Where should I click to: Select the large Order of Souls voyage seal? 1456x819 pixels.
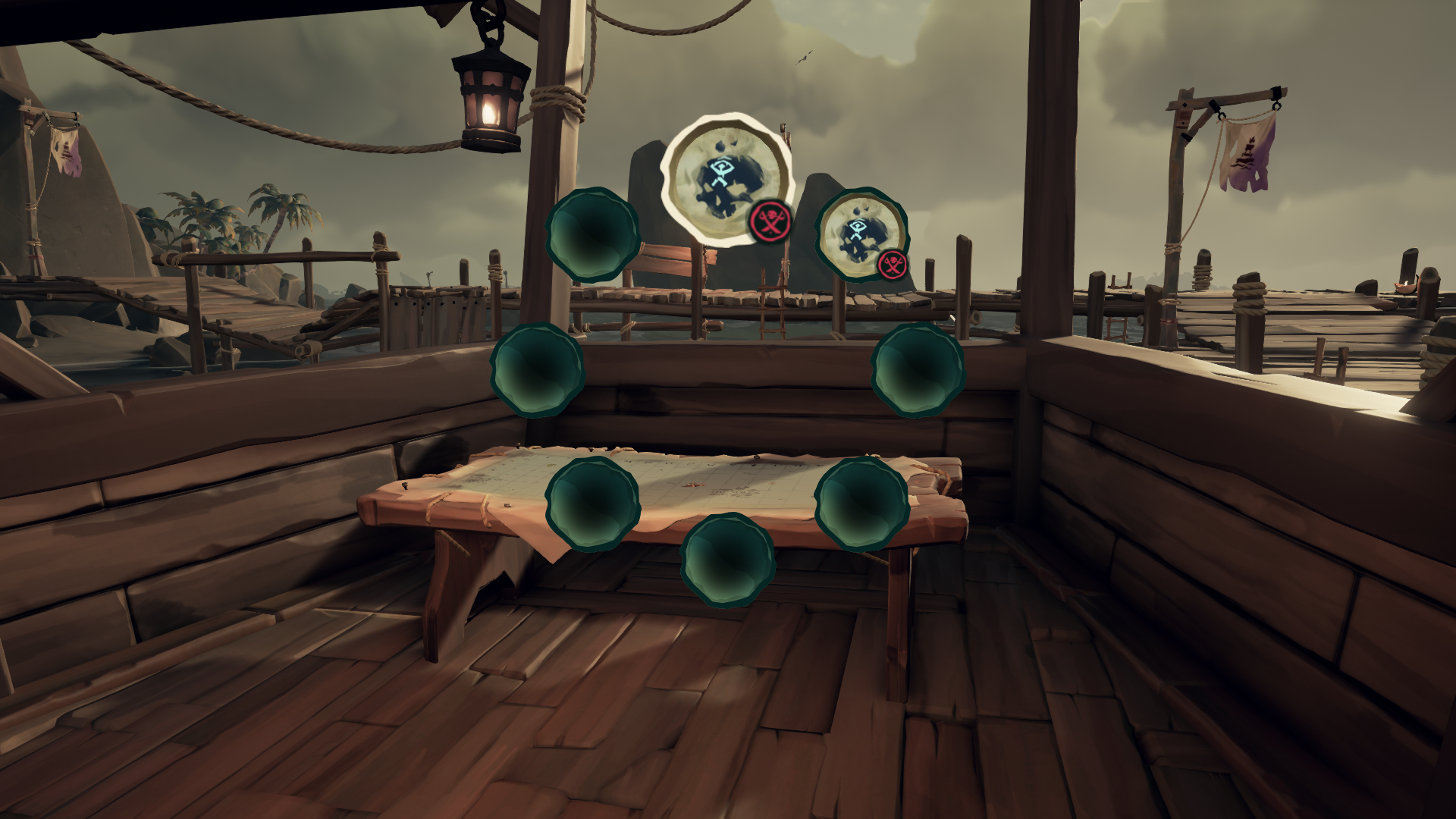point(724,182)
